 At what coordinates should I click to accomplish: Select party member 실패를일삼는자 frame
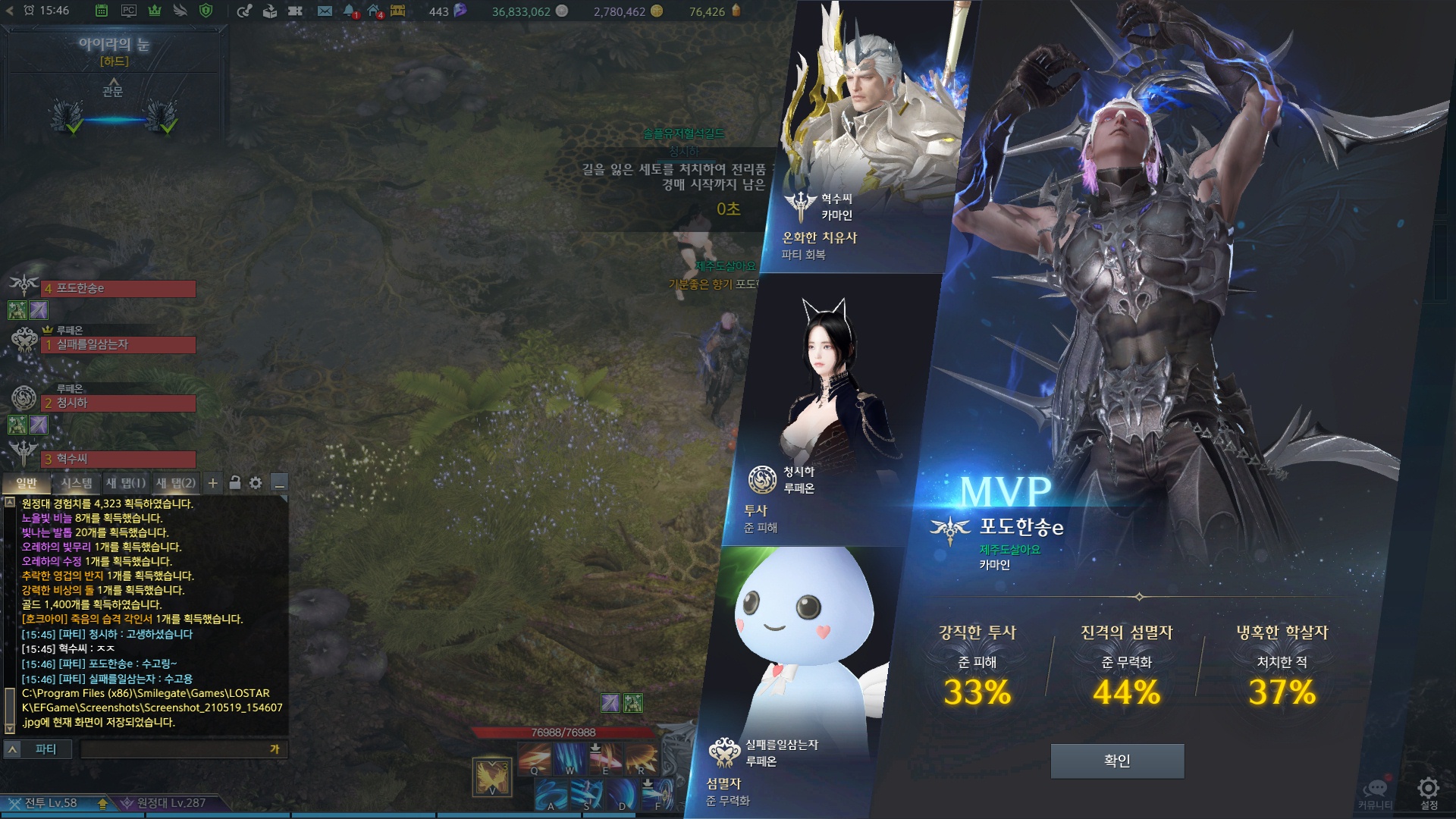[118, 345]
